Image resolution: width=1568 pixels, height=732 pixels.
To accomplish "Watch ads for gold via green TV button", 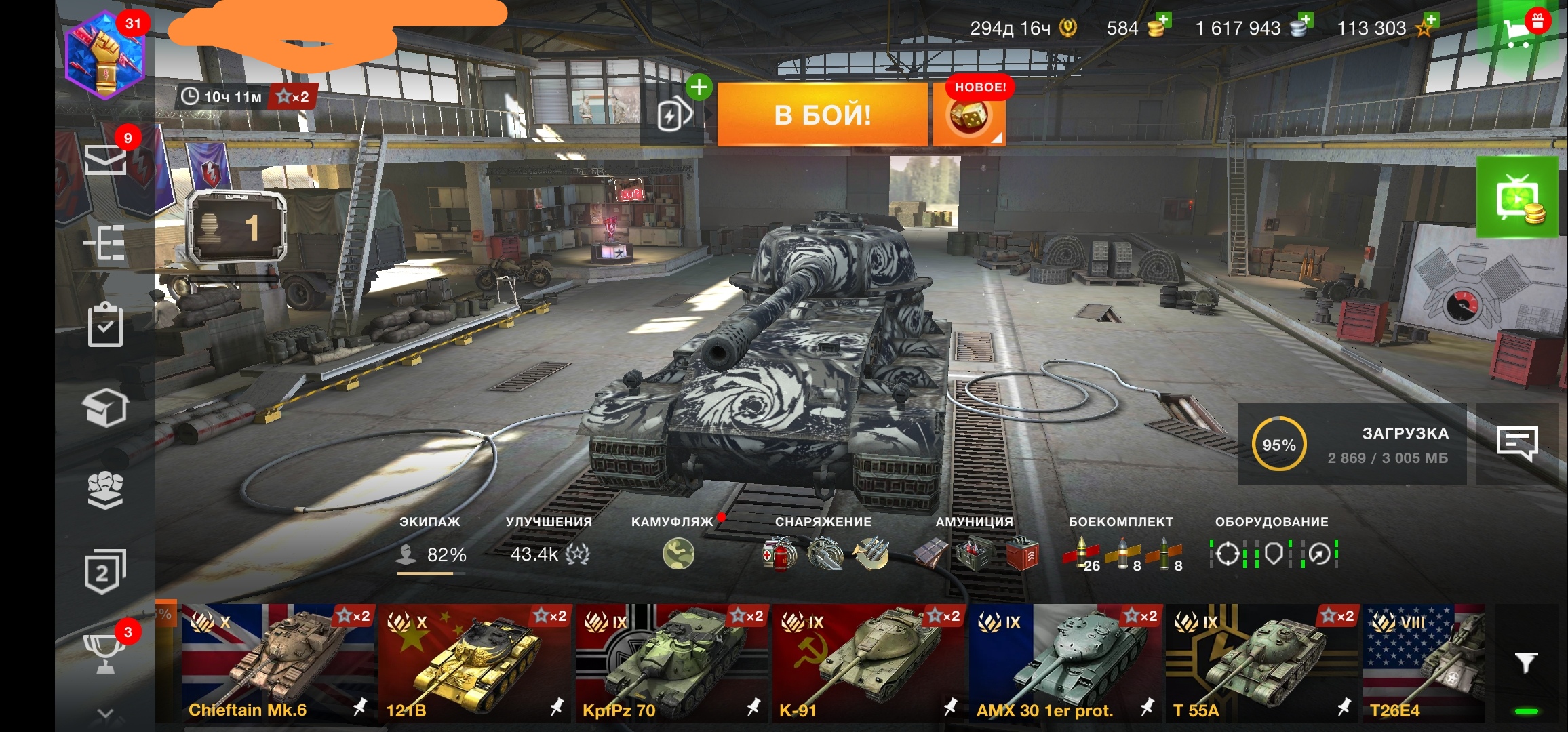I will point(1517,198).
